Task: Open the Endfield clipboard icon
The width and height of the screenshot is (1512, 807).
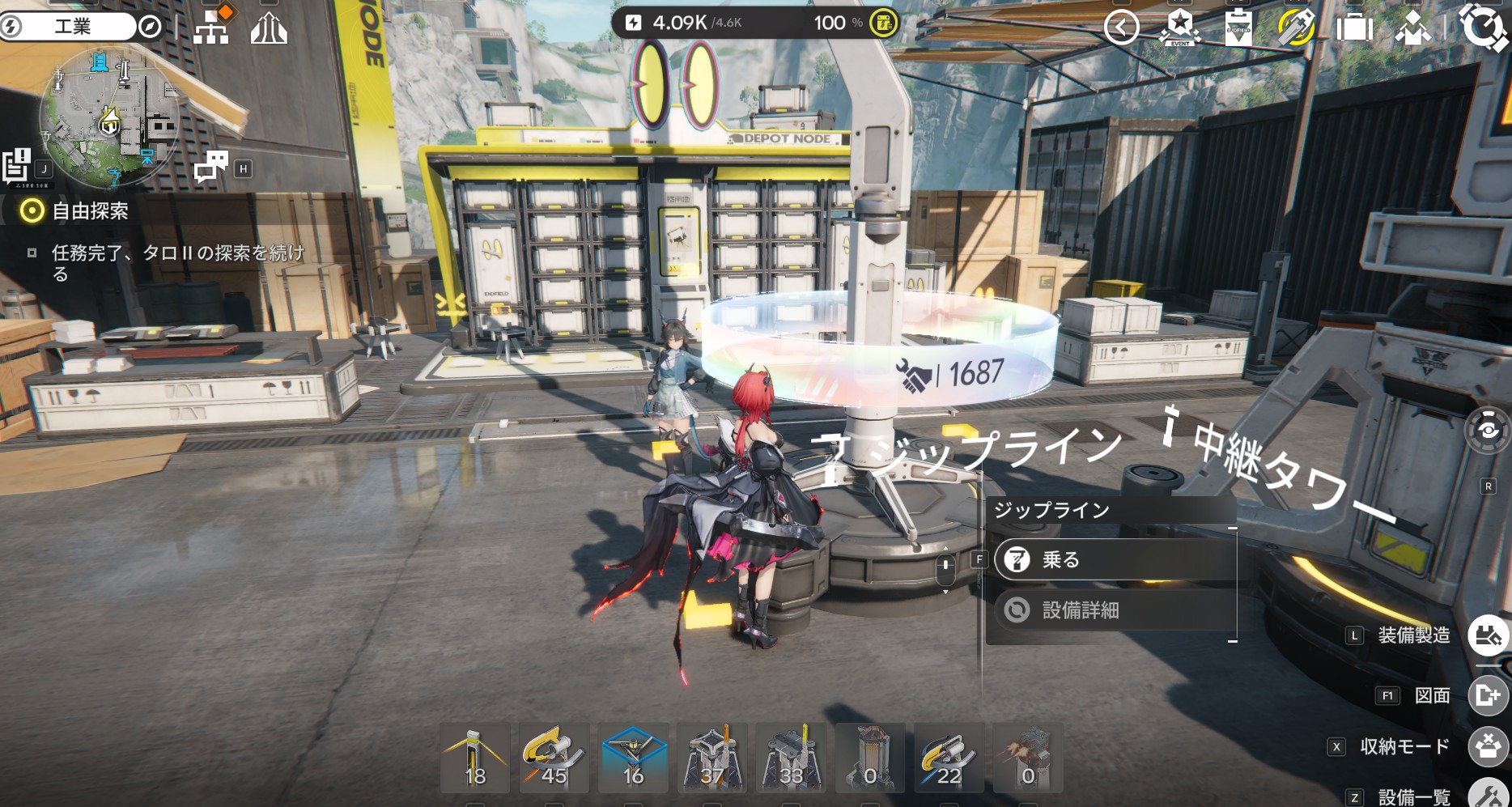Action: click(1238, 28)
